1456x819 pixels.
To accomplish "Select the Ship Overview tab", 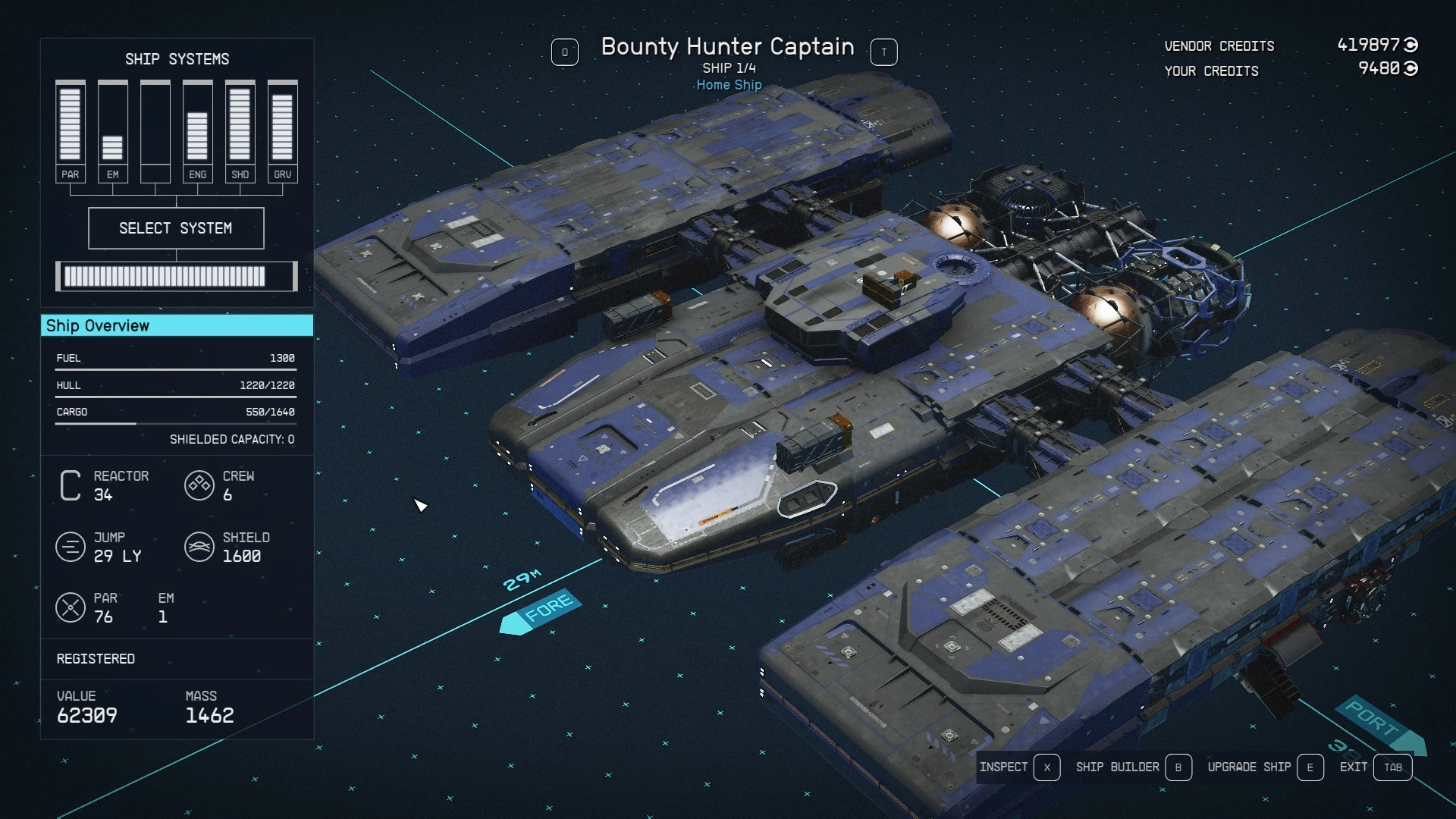I will [x=99, y=325].
